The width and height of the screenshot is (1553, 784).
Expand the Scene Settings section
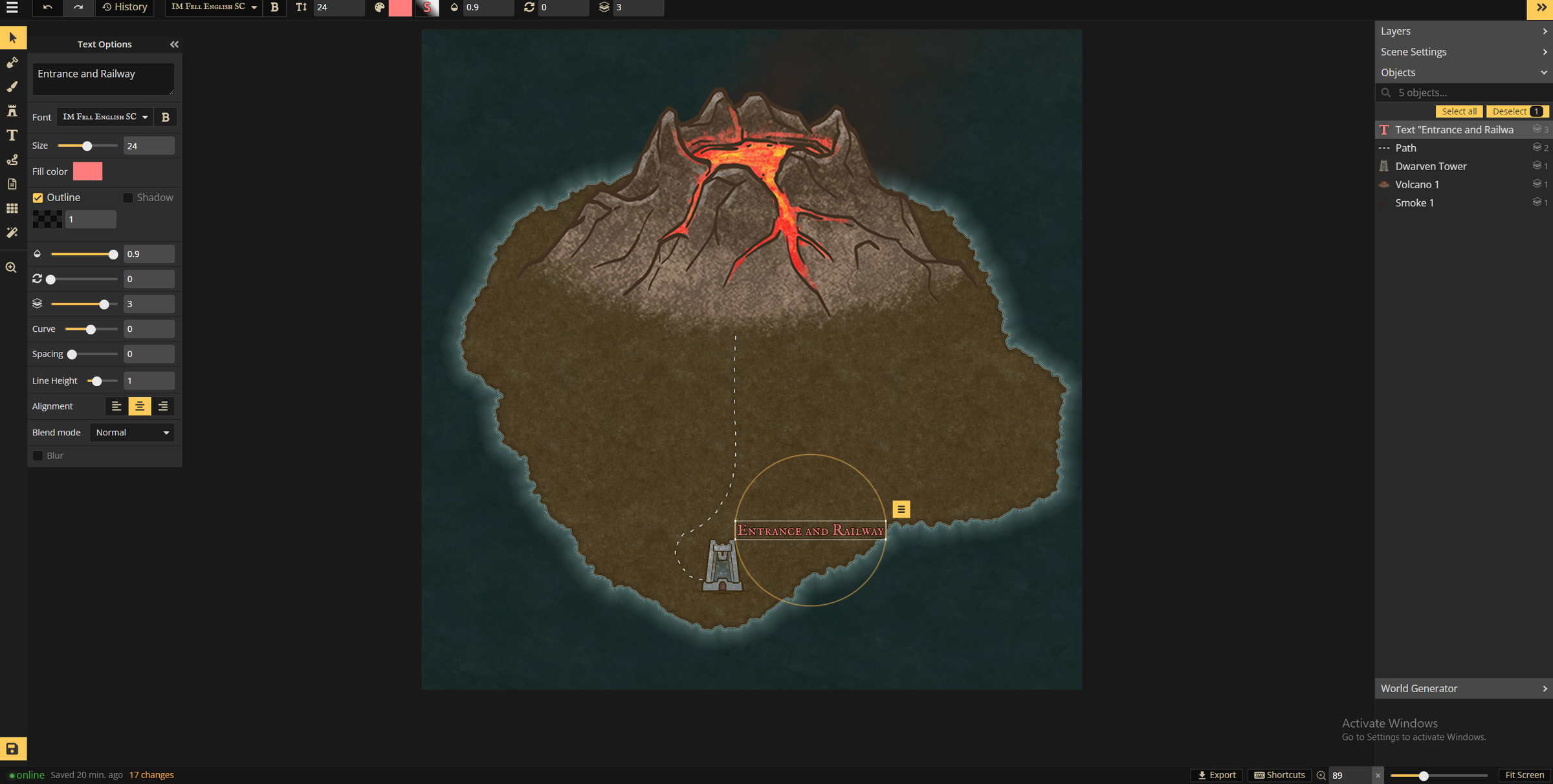(x=1464, y=51)
